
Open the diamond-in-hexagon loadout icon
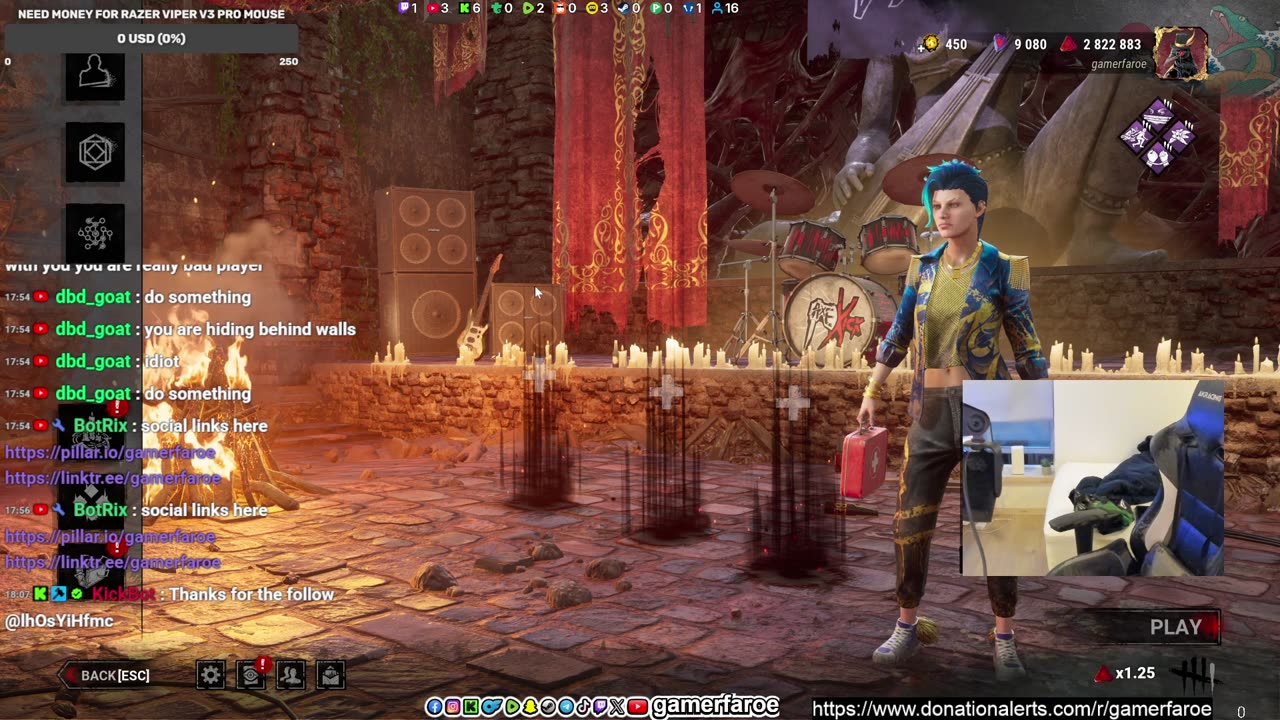(95, 153)
